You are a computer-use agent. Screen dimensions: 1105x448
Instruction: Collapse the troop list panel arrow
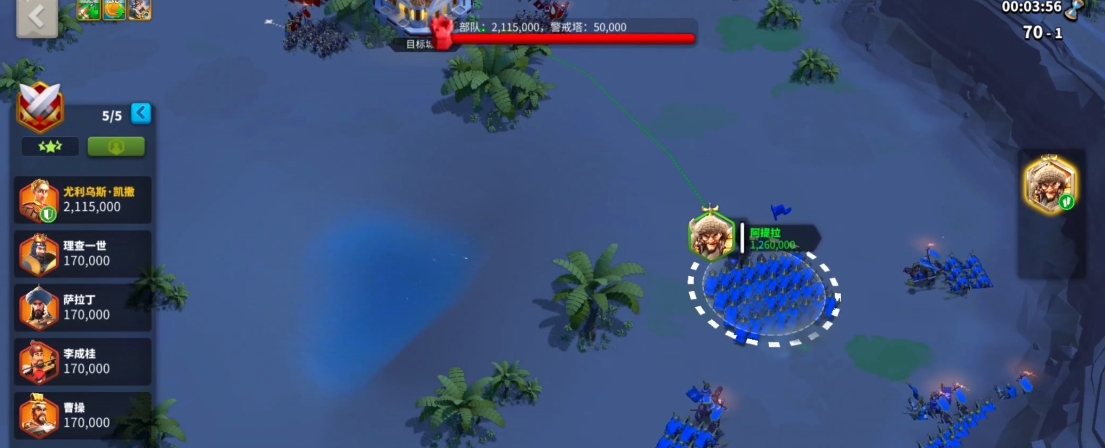(141, 113)
